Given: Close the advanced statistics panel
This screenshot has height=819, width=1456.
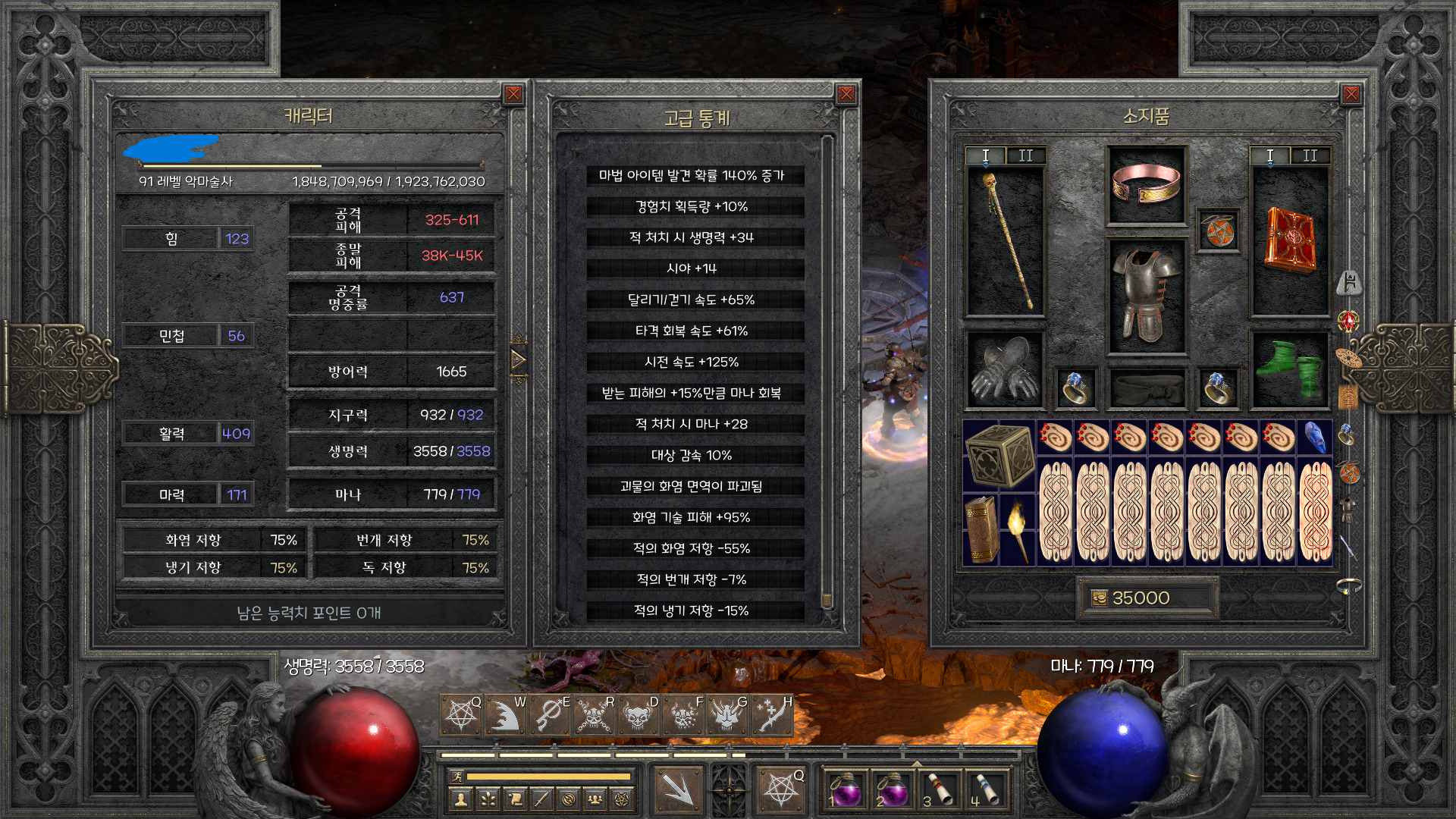Looking at the screenshot, I should [x=846, y=94].
